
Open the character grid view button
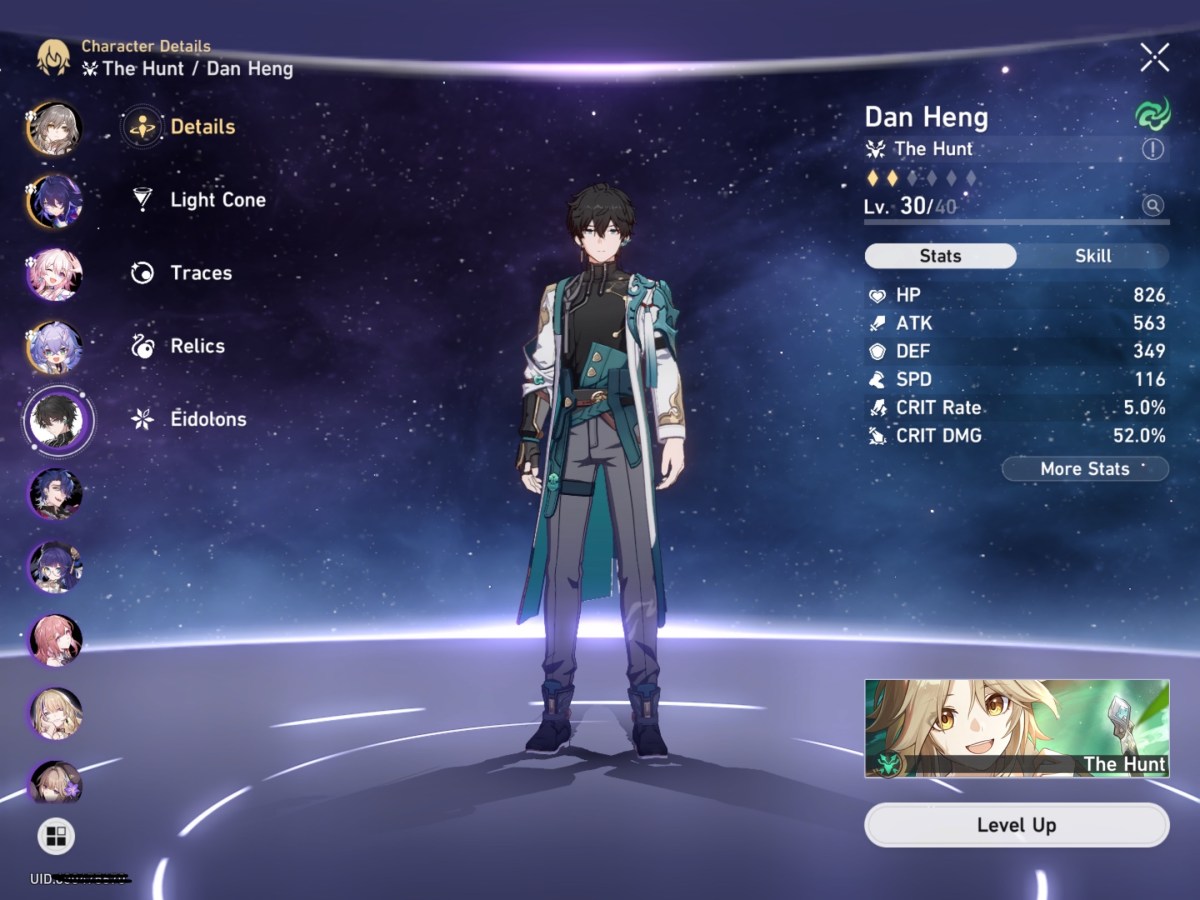pos(56,836)
